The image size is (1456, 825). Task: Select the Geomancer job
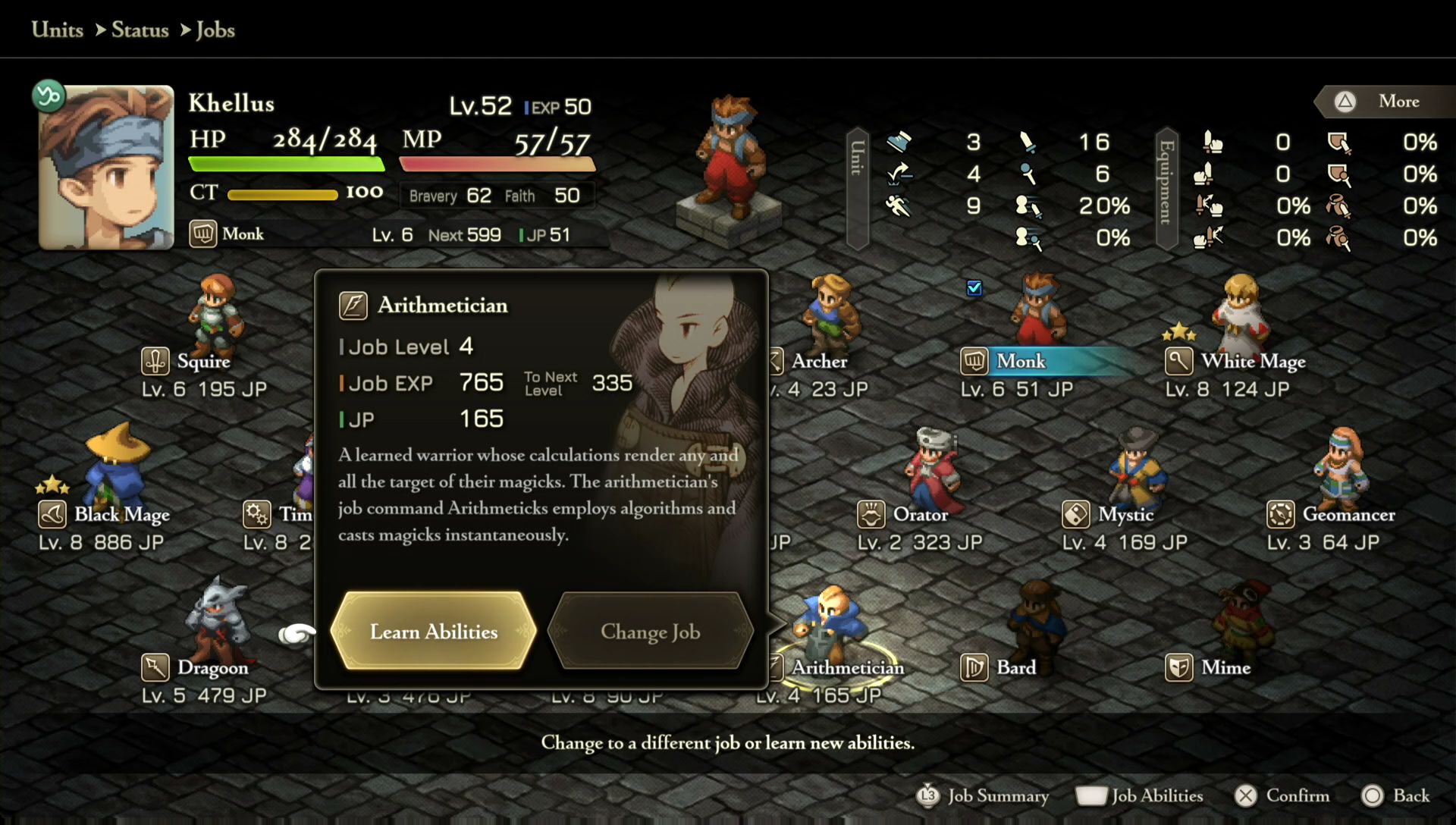(x=1348, y=514)
